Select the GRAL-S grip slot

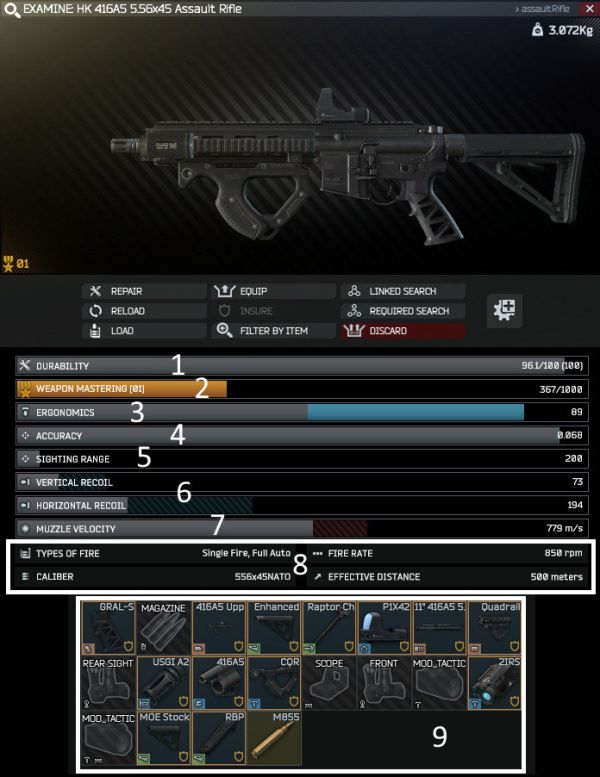point(107,626)
